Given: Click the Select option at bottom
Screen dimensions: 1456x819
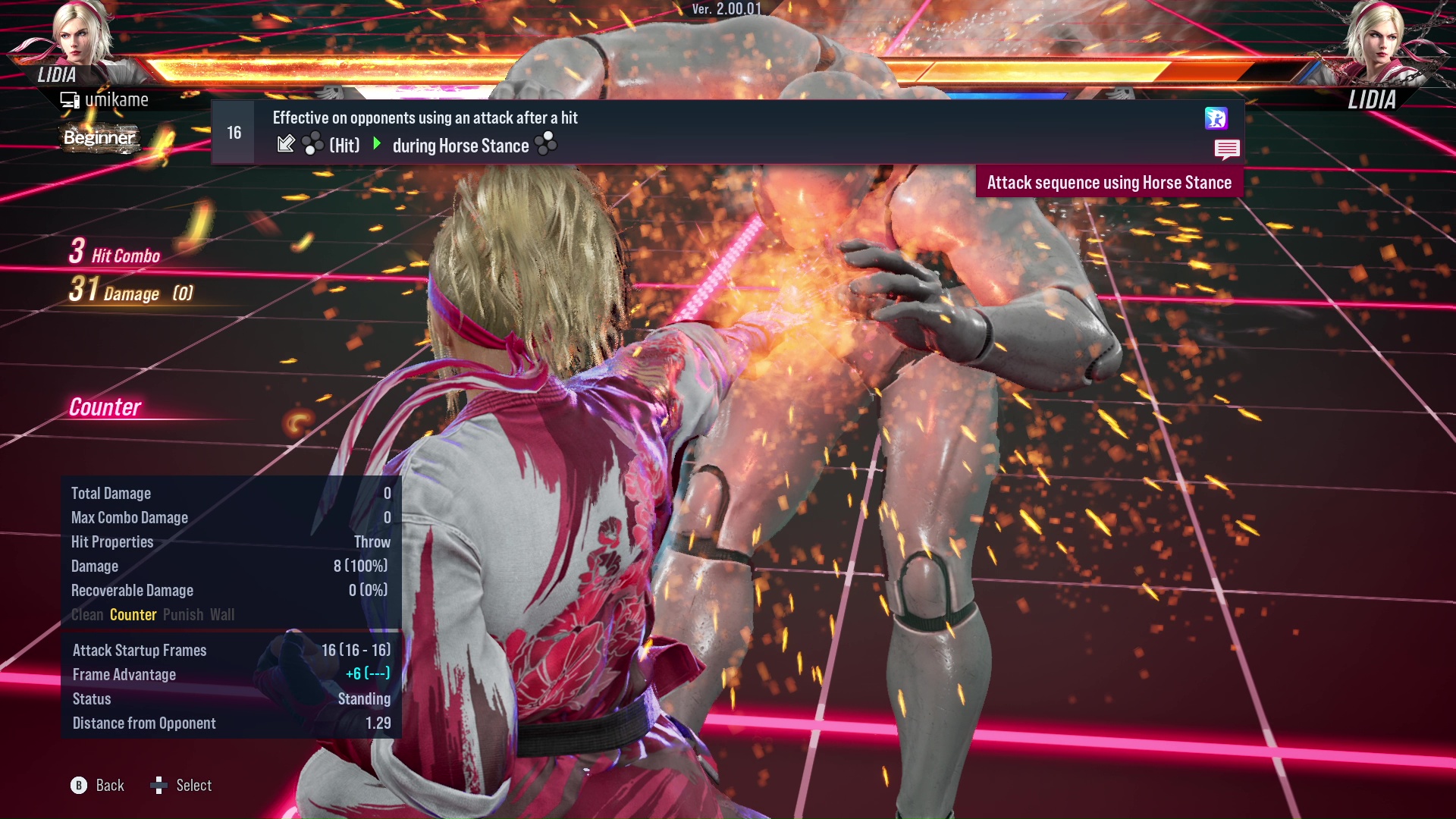Looking at the screenshot, I should (x=195, y=785).
